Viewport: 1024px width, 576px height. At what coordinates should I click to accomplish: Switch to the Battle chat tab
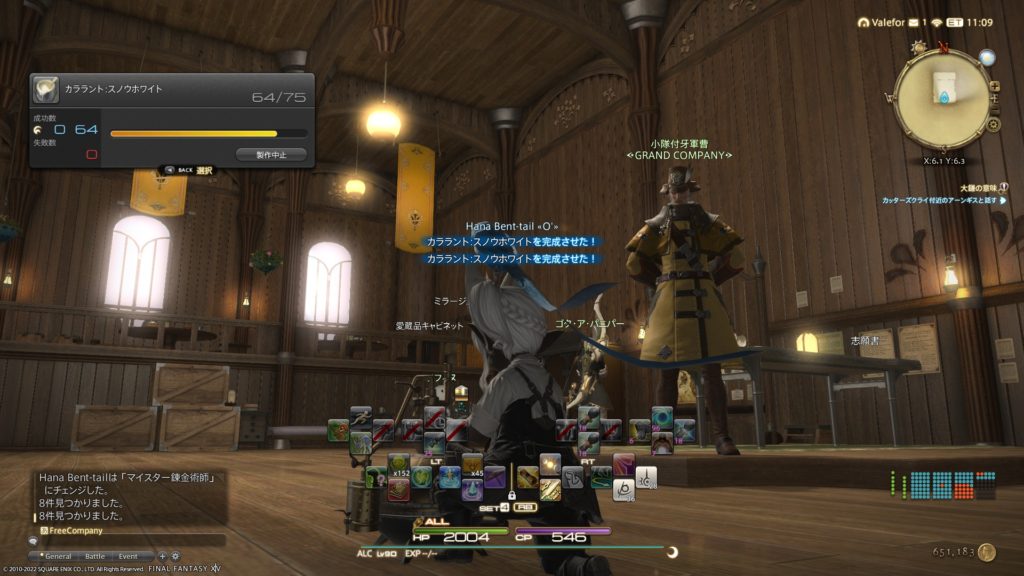coord(95,556)
